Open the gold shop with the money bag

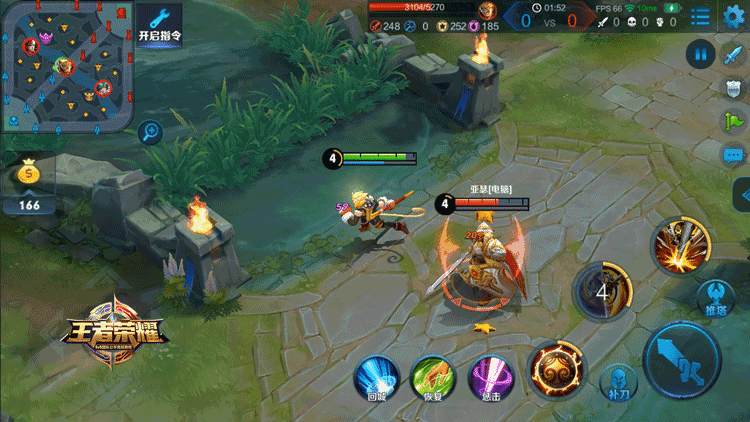(x=30, y=176)
